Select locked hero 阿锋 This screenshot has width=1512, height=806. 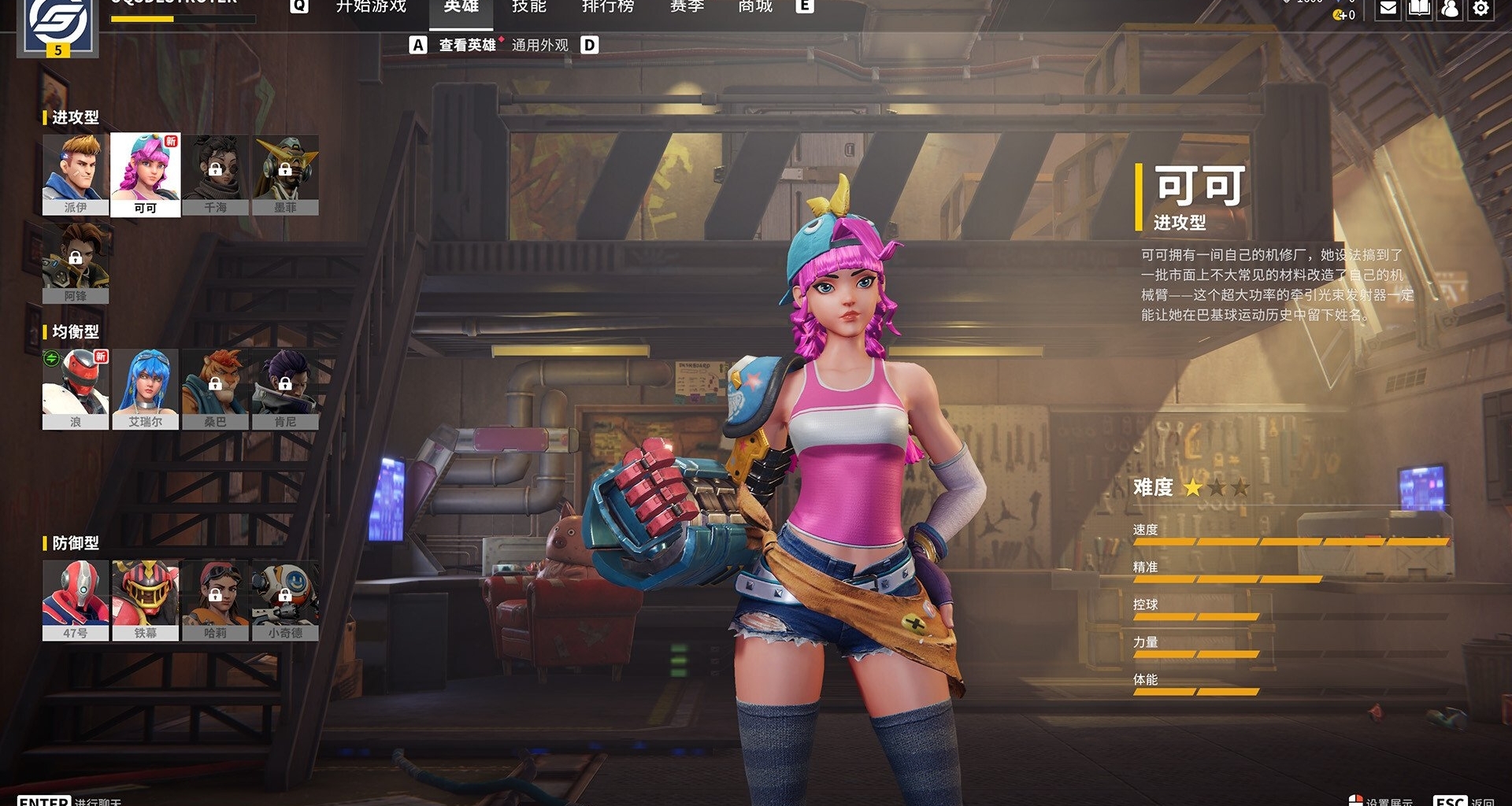(x=76, y=262)
